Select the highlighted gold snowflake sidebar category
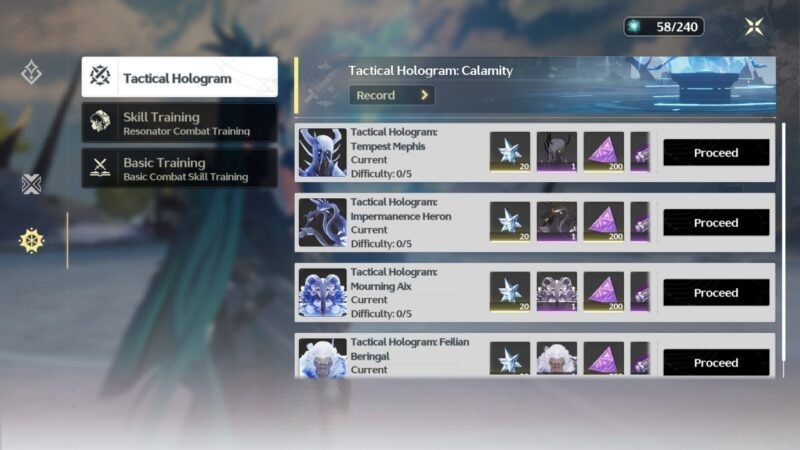 click(x=32, y=241)
